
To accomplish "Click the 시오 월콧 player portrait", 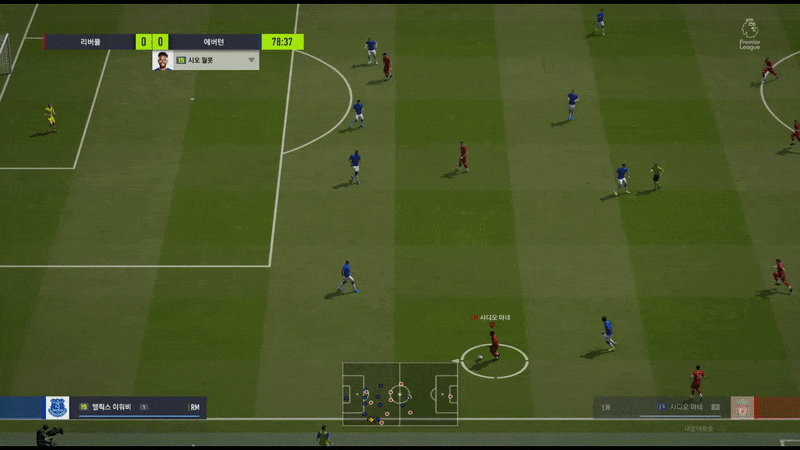I will point(162,61).
